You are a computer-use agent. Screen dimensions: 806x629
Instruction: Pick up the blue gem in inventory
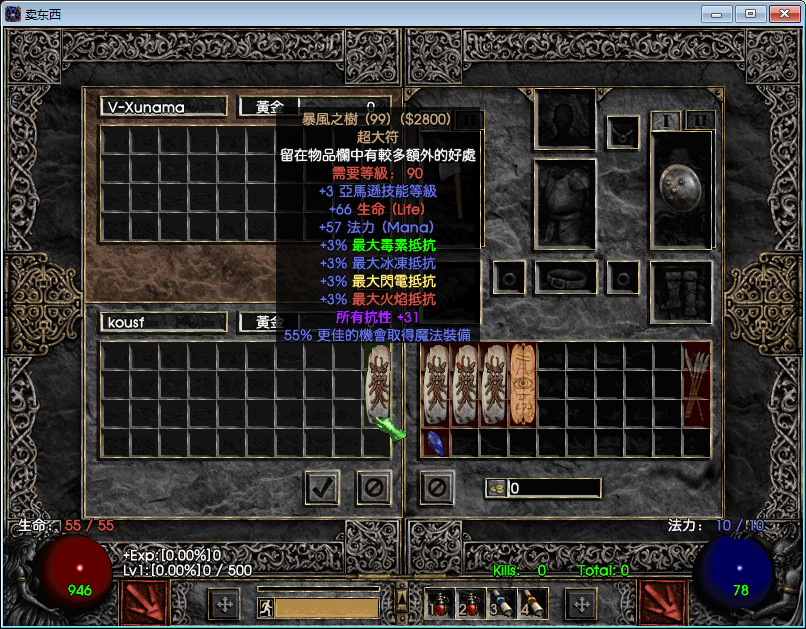coord(434,443)
